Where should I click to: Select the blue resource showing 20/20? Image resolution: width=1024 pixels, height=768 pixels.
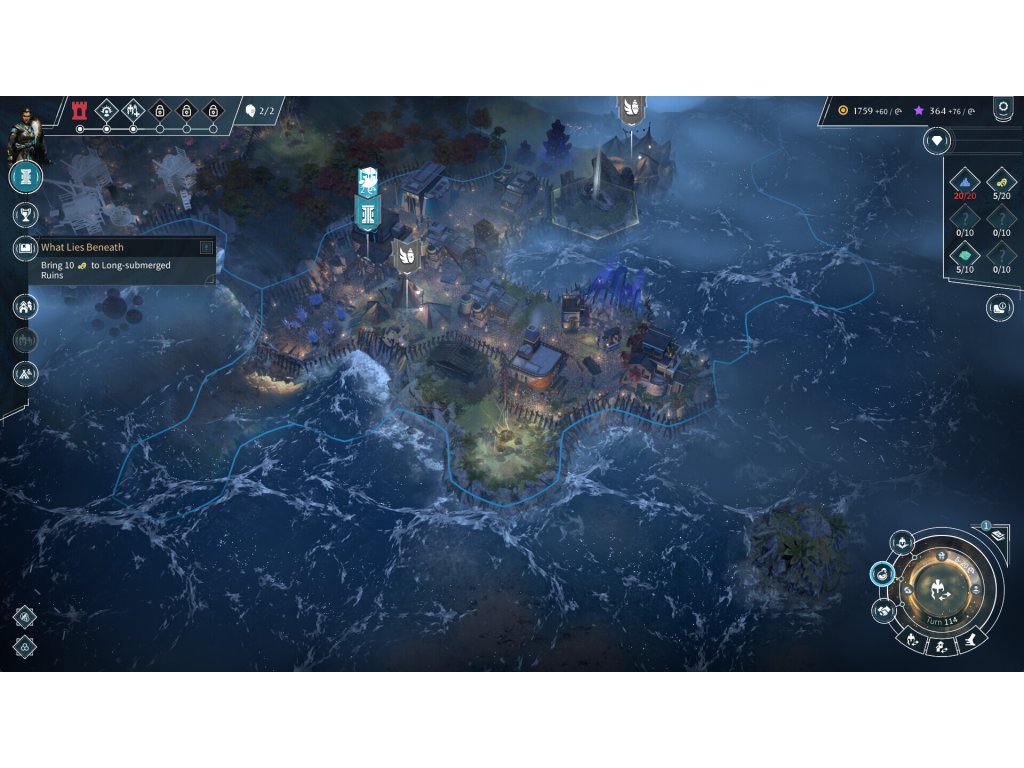coord(964,181)
